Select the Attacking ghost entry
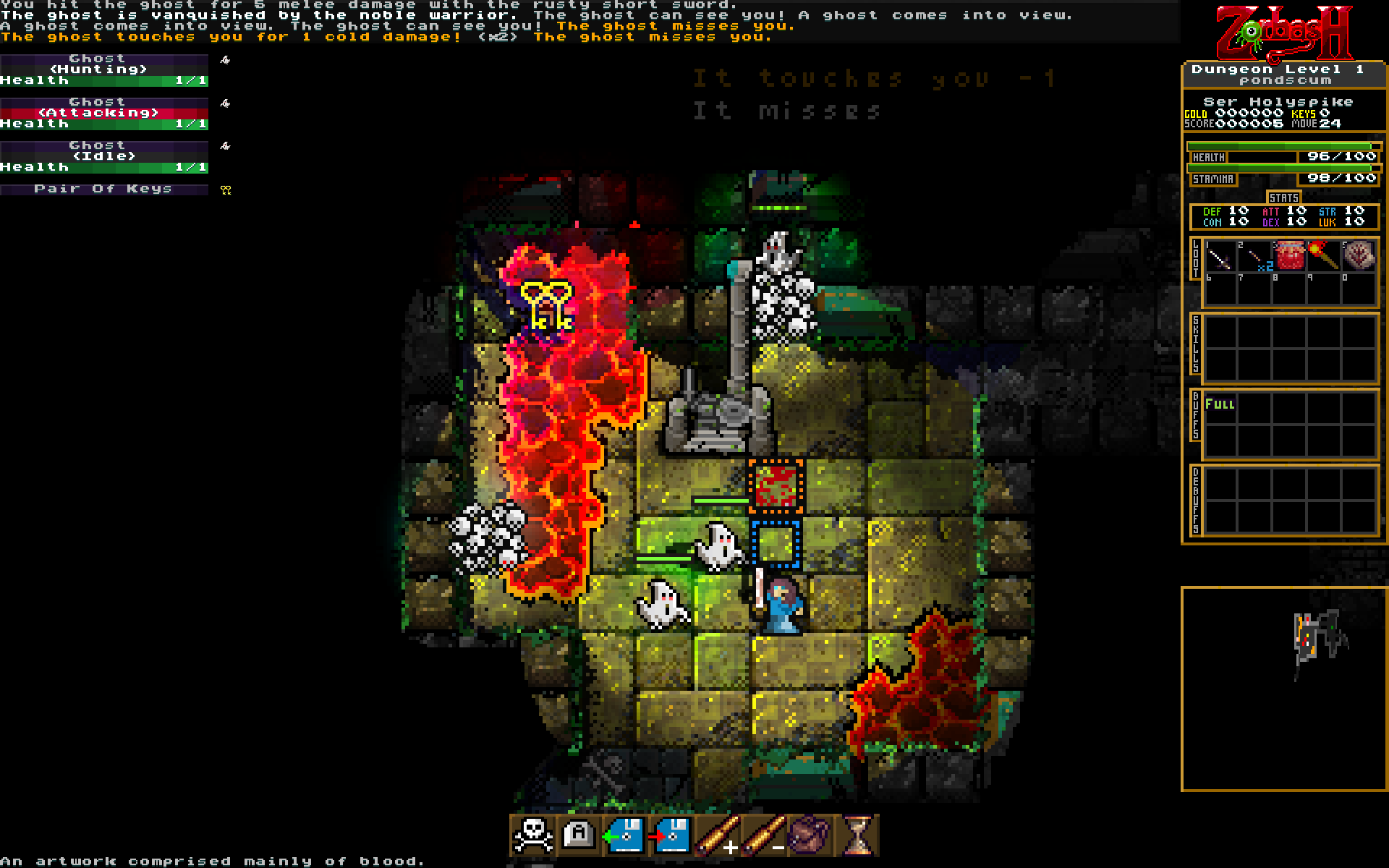The height and width of the screenshot is (868, 1389). tap(104, 113)
